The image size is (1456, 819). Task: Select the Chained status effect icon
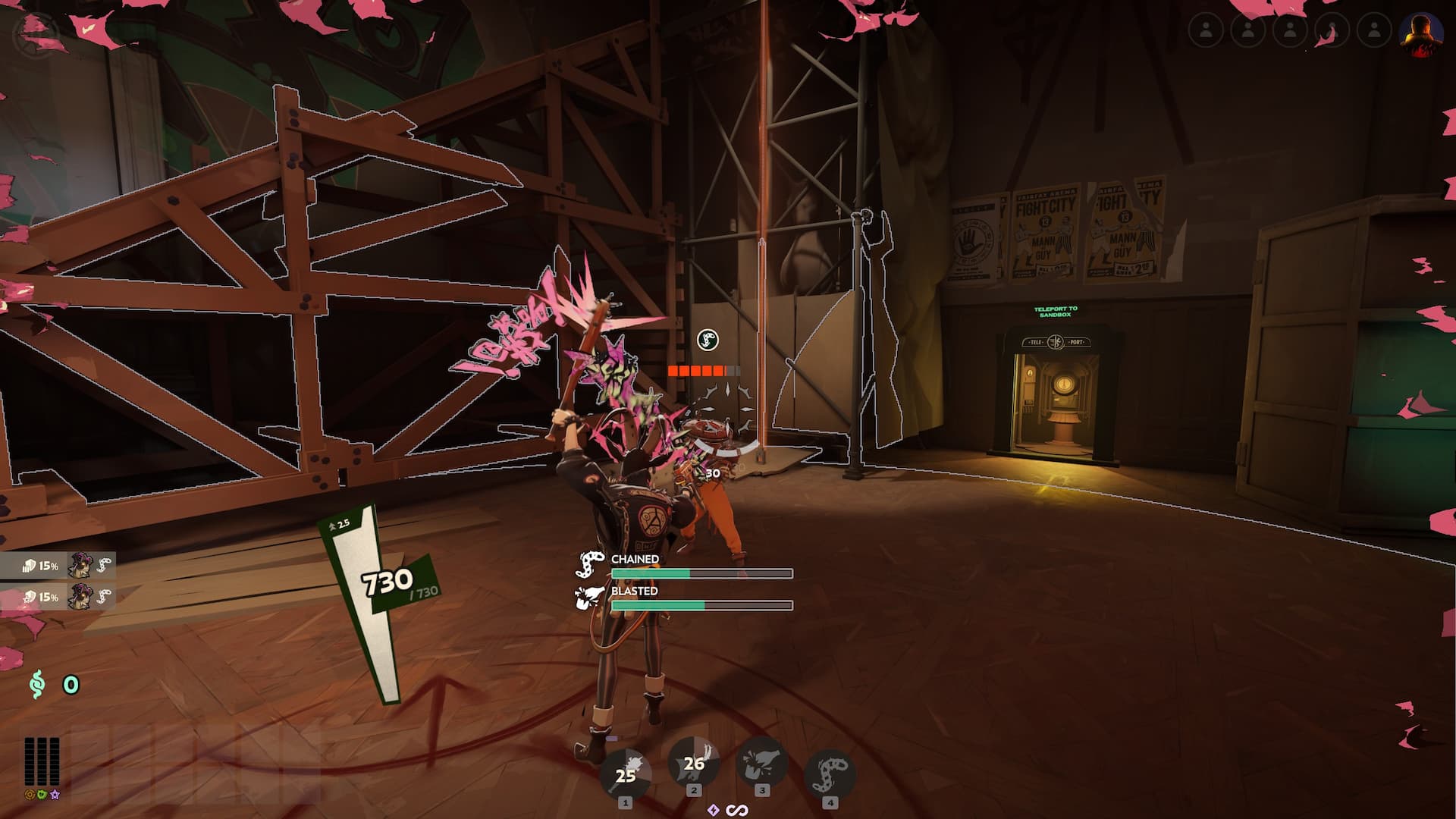coord(590,565)
